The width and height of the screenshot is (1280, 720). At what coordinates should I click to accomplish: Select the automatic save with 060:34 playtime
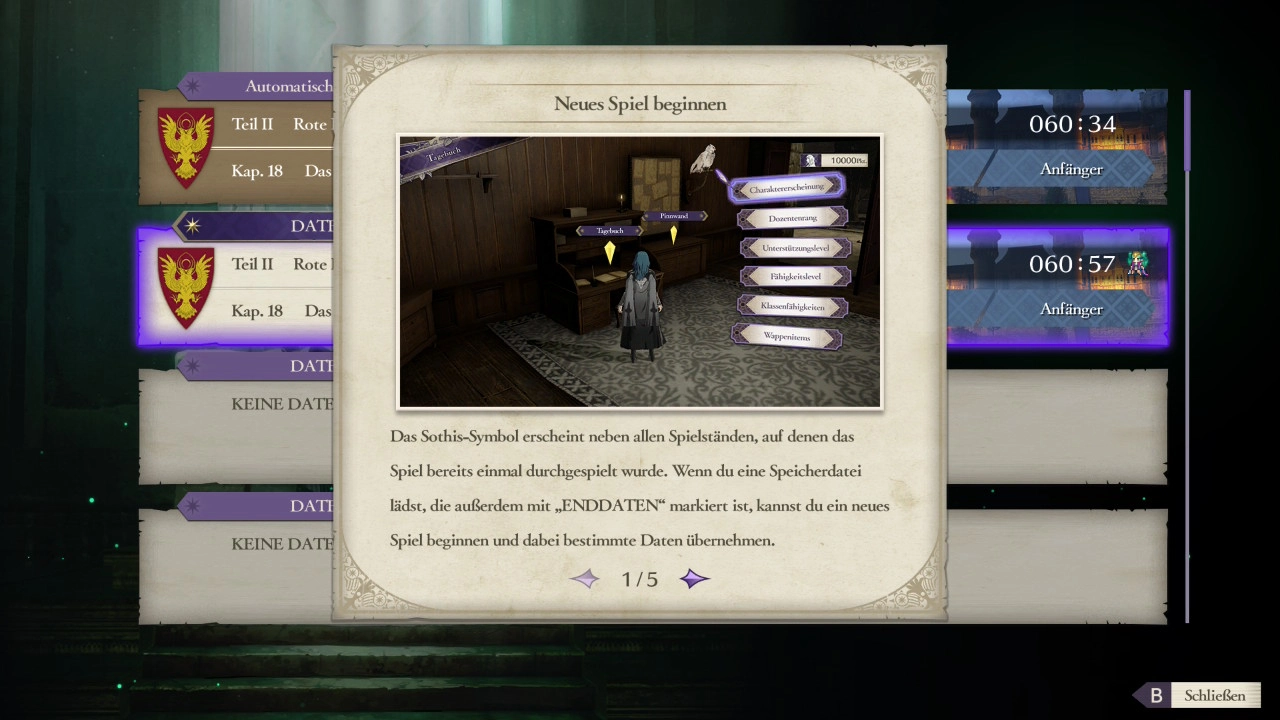point(1055,146)
